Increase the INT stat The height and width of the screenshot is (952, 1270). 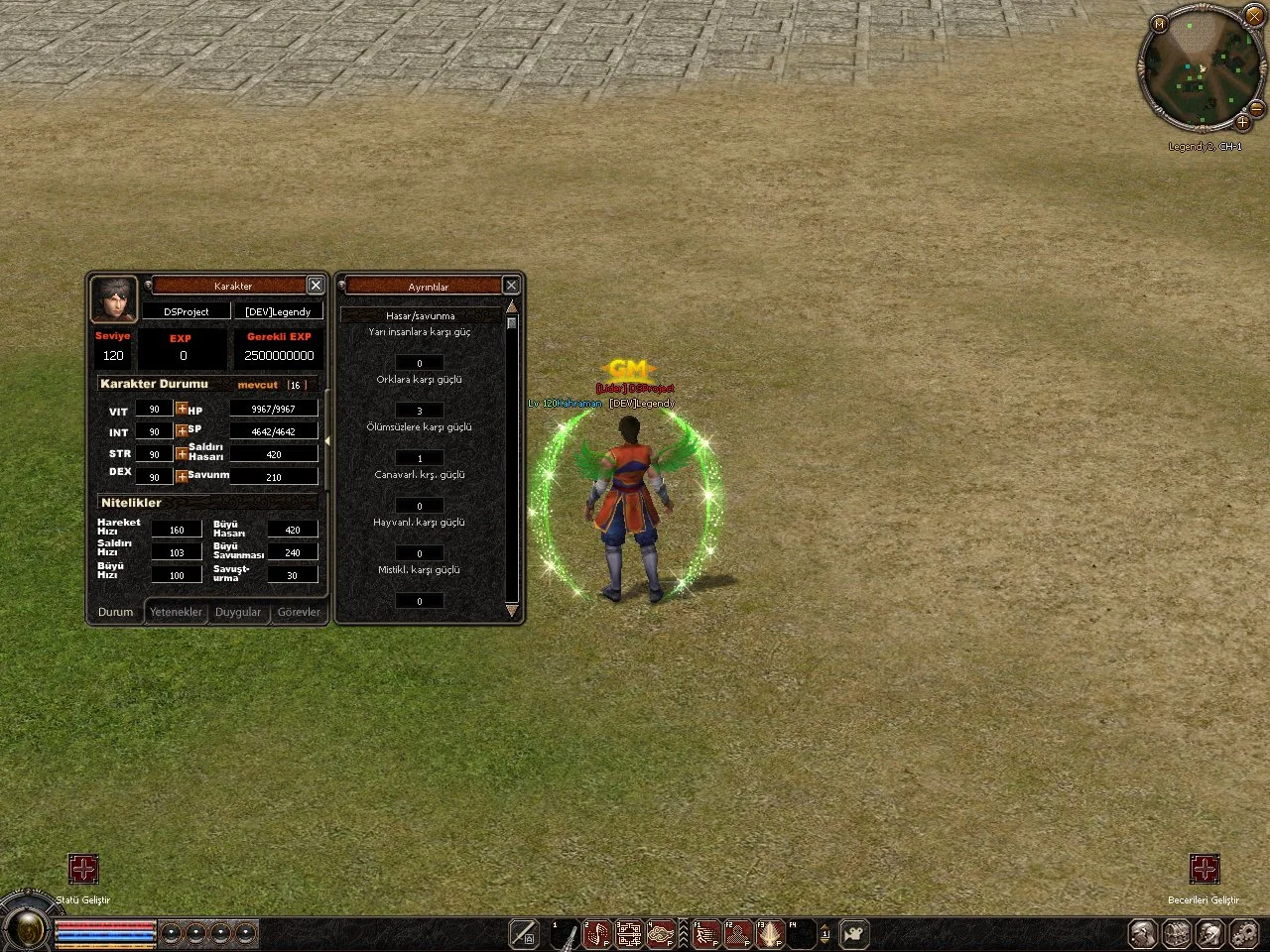[182, 431]
